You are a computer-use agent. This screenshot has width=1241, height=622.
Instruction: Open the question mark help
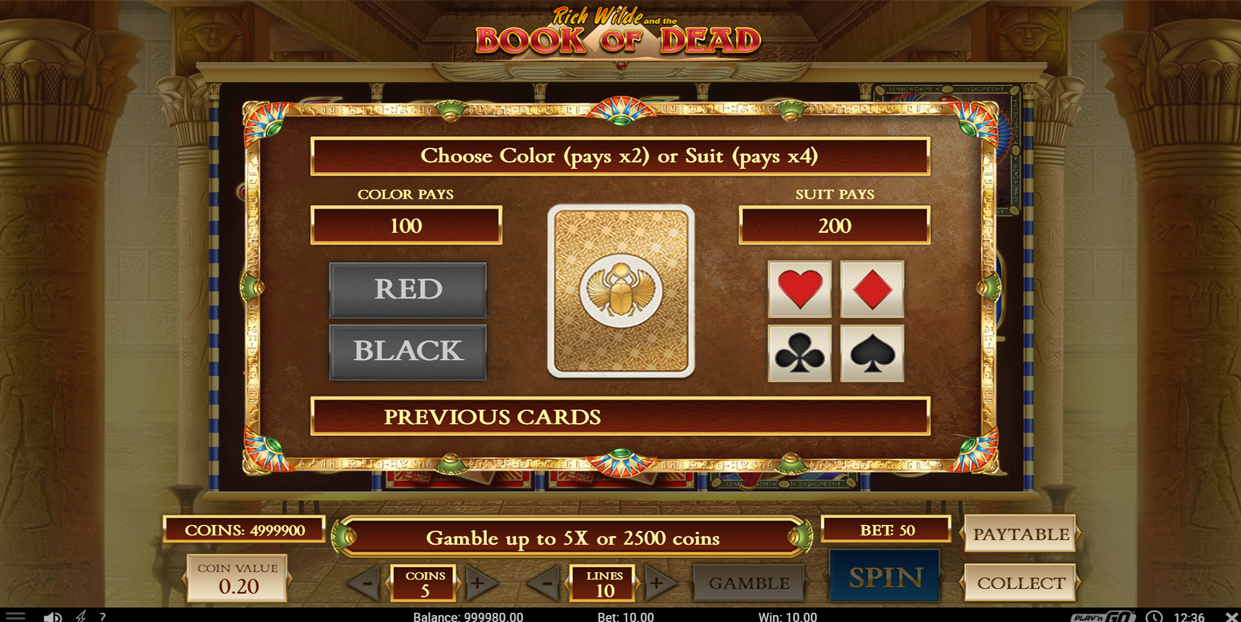pyautogui.click(x=102, y=616)
